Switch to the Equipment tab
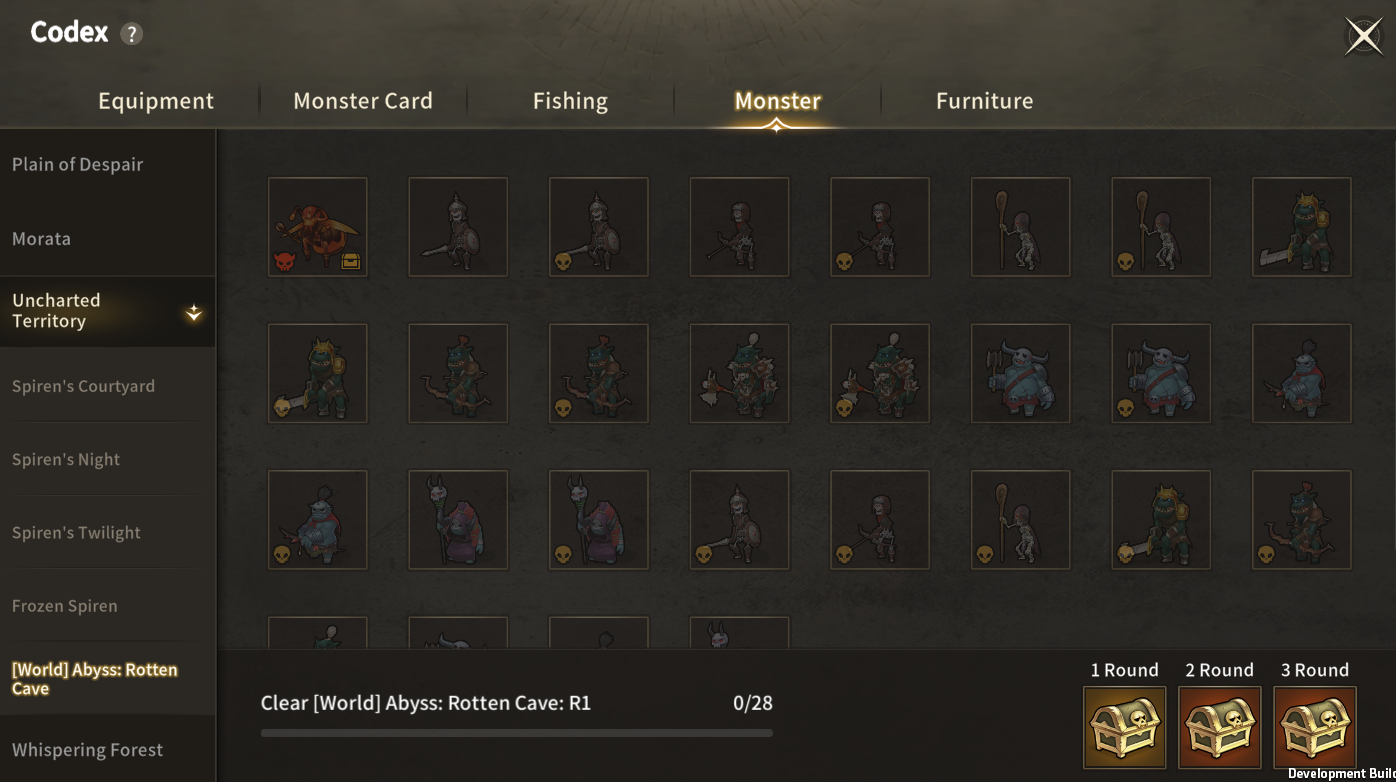The width and height of the screenshot is (1396, 782). pyautogui.click(x=156, y=101)
